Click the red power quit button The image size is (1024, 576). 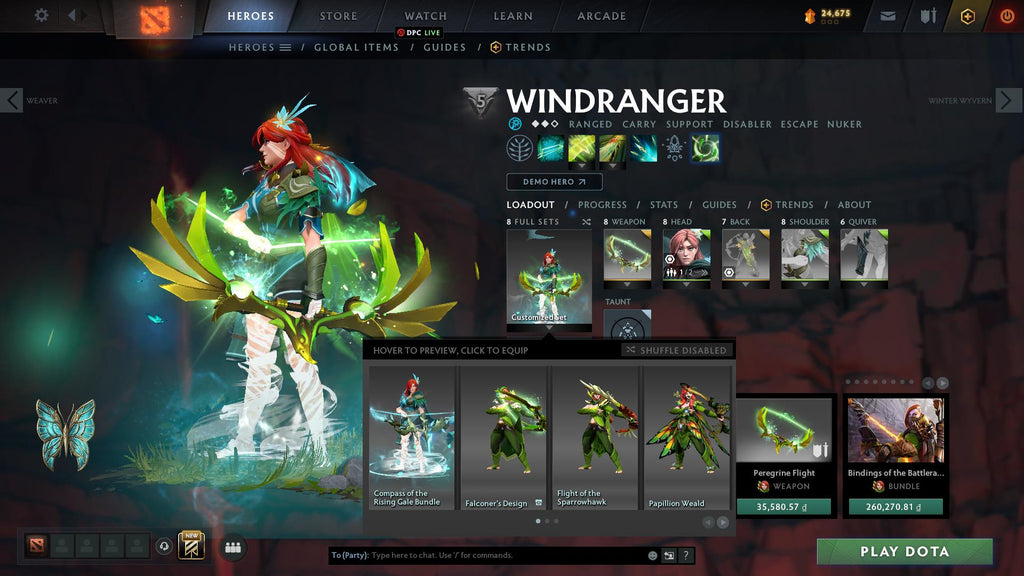pyautogui.click(x=1006, y=16)
